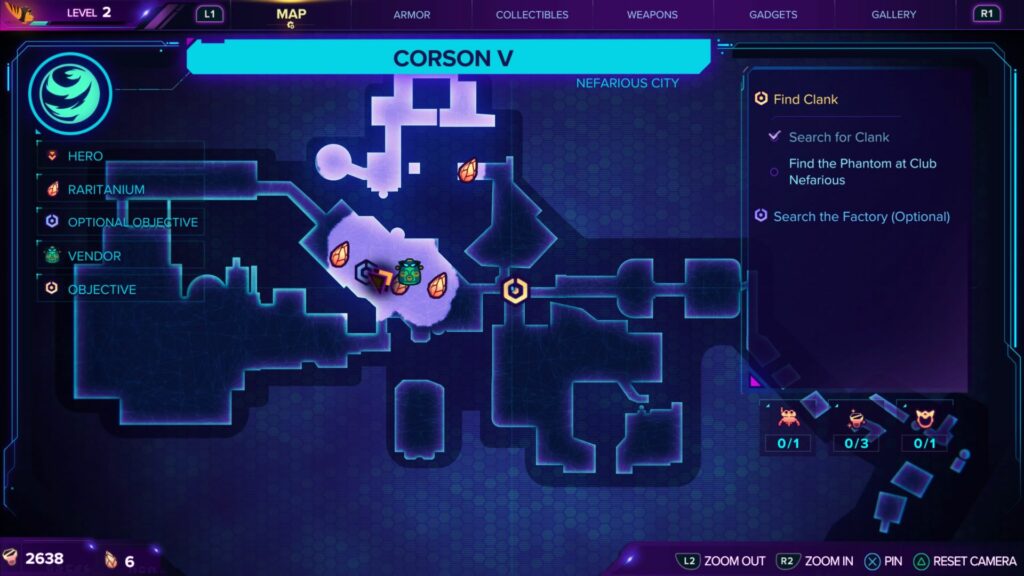Select the green vendor marker on map
1024x576 pixels.
(408, 272)
